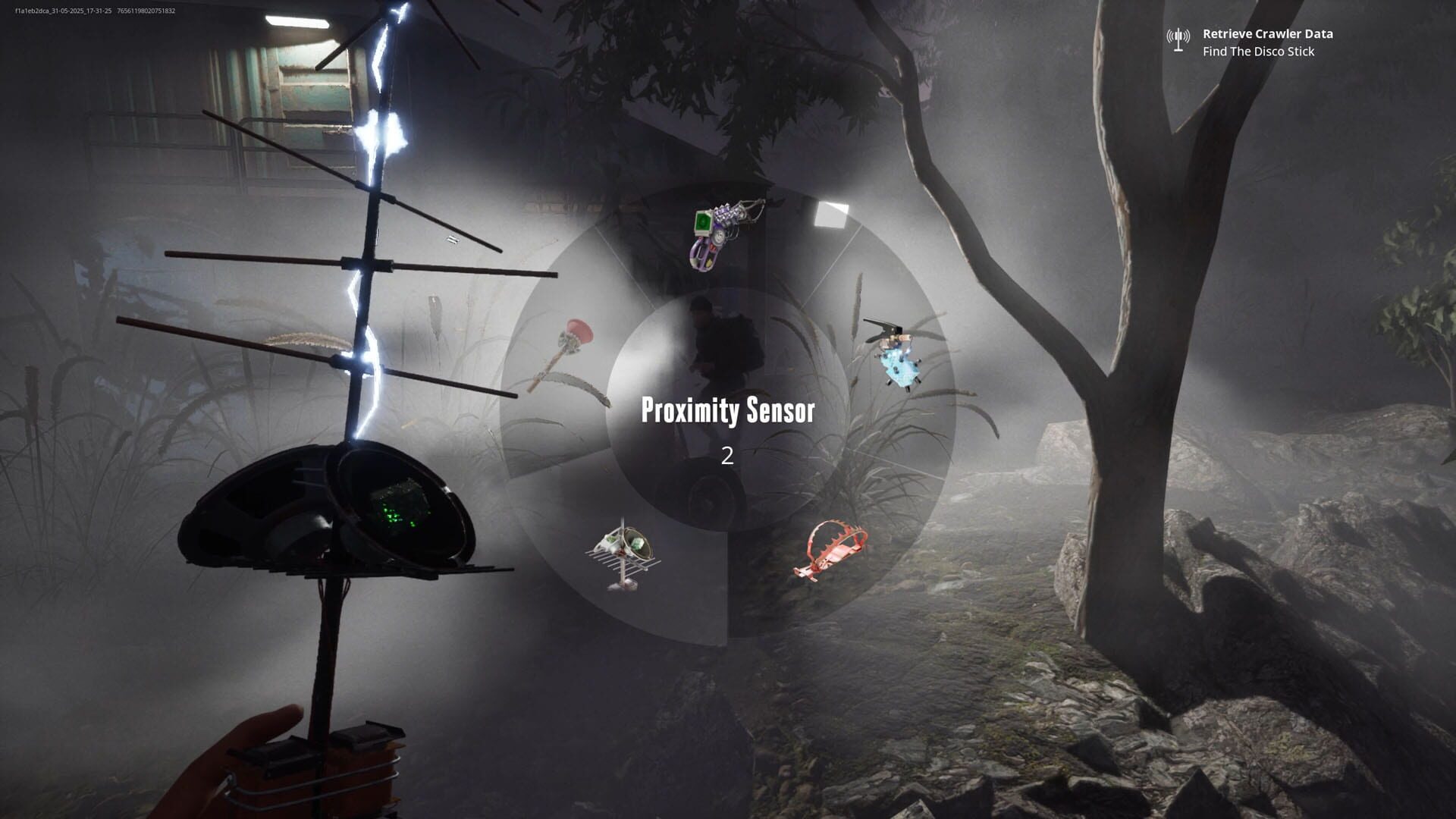1456x819 pixels.
Task: Click the lightning-lit antenna device in hand
Action: pyautogui.click(x=372, y=227)
